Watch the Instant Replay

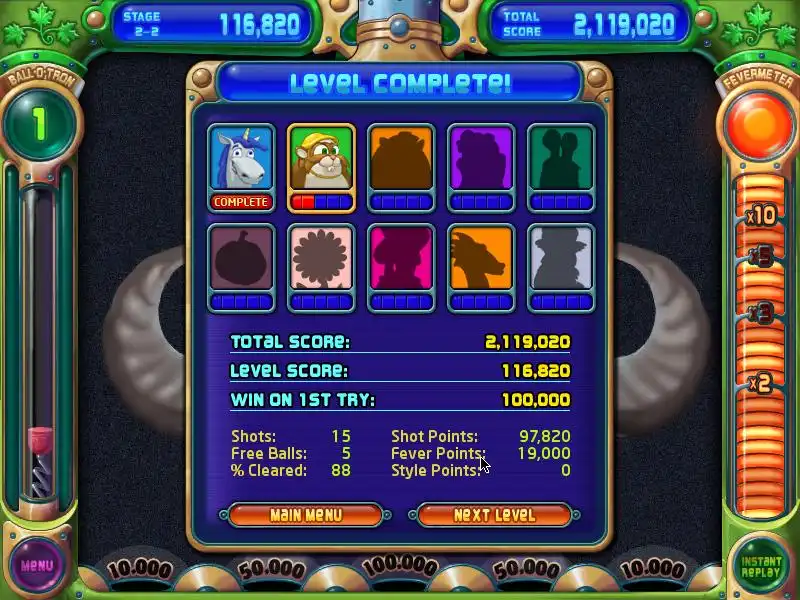coord(761,566)
